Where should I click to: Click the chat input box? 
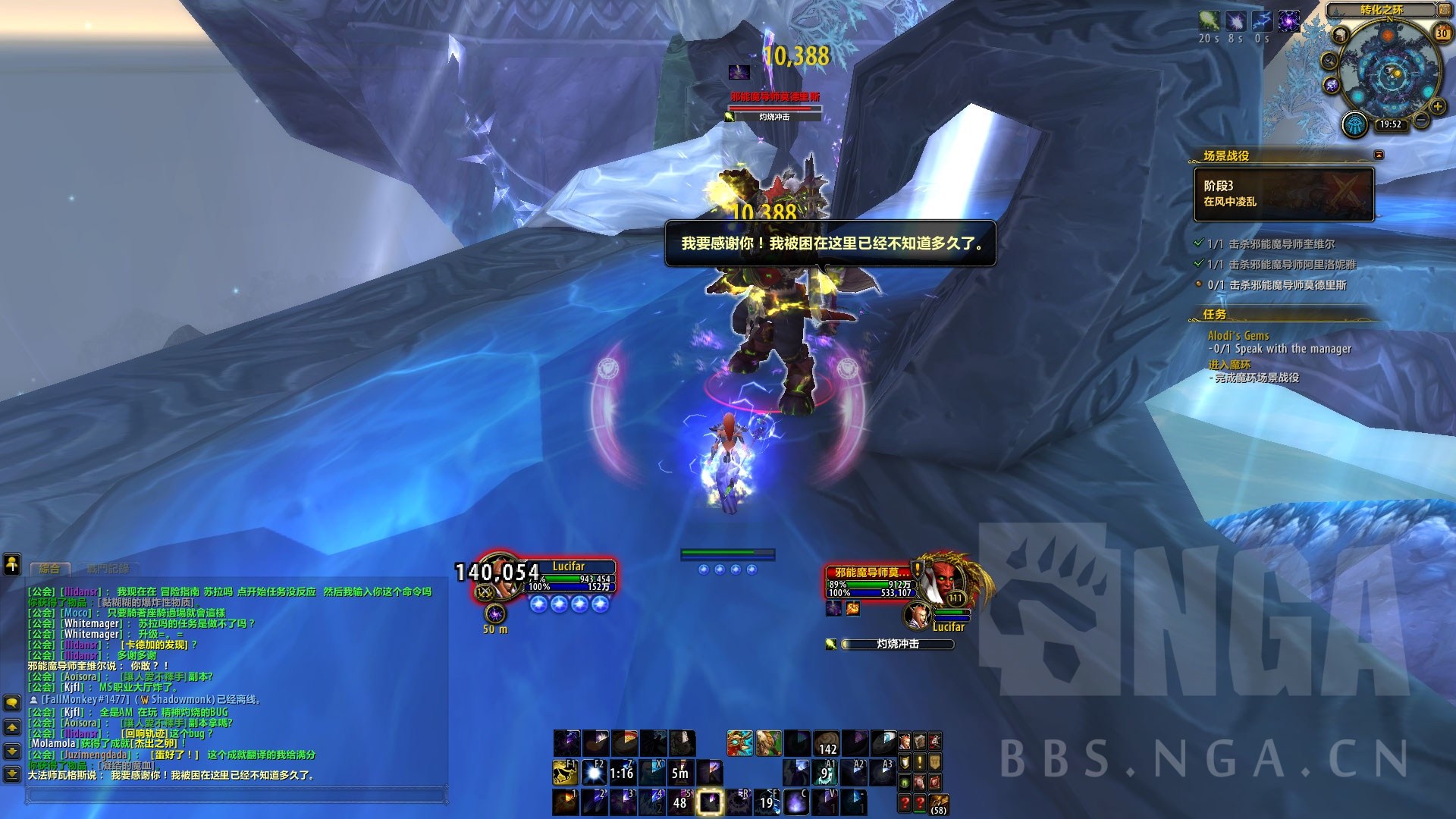click(235, 795)
